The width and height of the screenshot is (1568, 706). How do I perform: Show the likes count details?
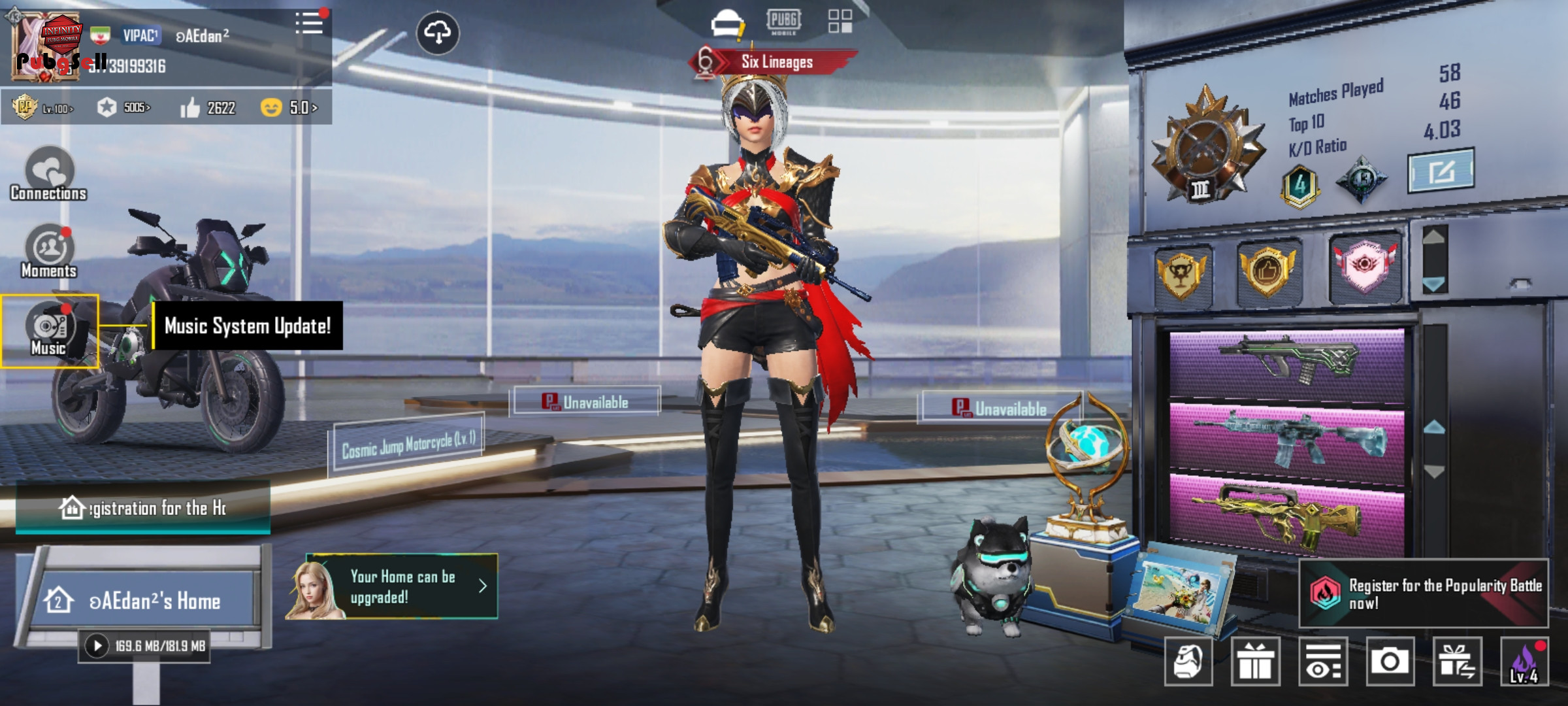pyautogui.click(x=208, y=107)
